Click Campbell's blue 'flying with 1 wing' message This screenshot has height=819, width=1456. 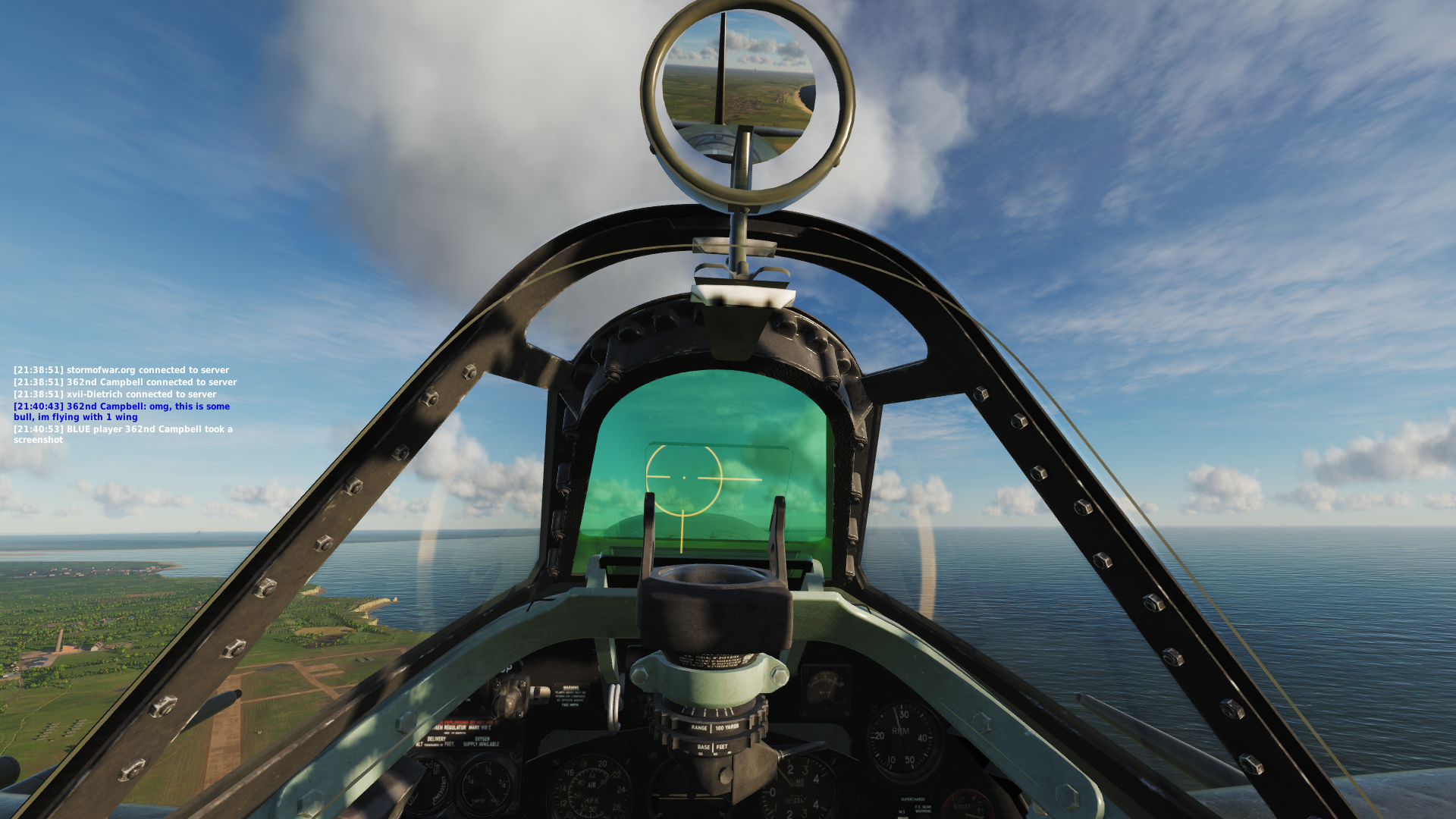[x=121, y=412]
